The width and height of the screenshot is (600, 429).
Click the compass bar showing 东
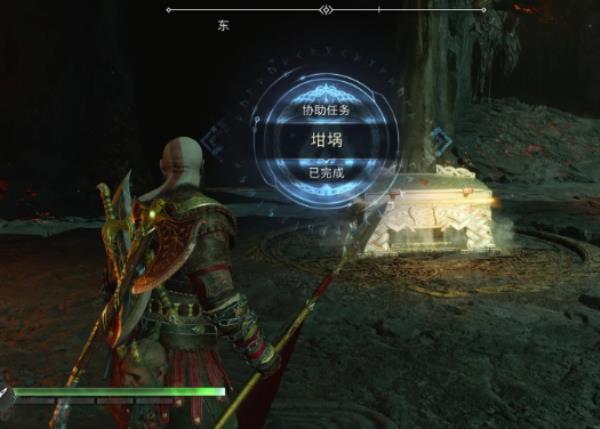(x=326, y=10)
